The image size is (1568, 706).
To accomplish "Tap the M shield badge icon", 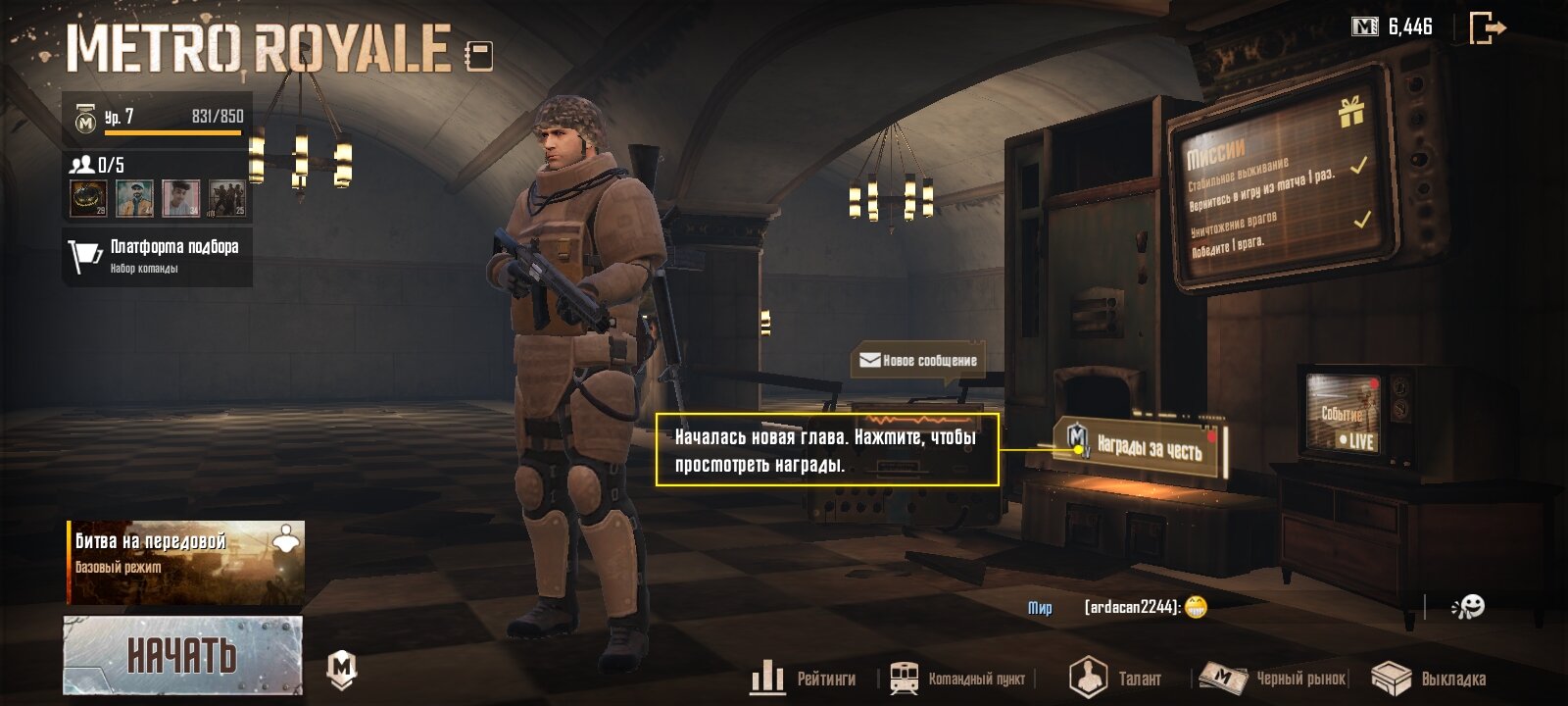I will 341,669.
